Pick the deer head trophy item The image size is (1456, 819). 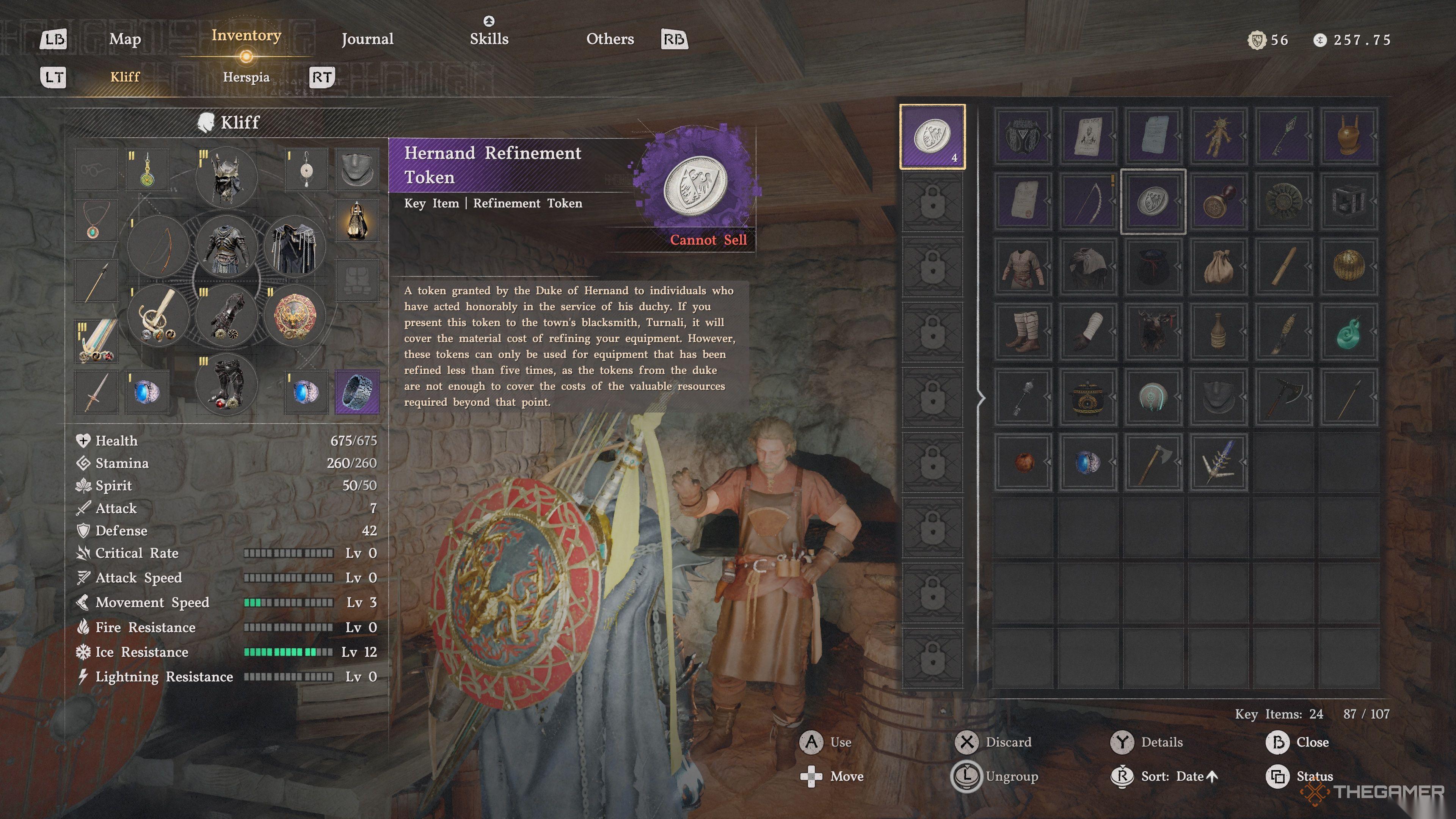pos(1153,331)
